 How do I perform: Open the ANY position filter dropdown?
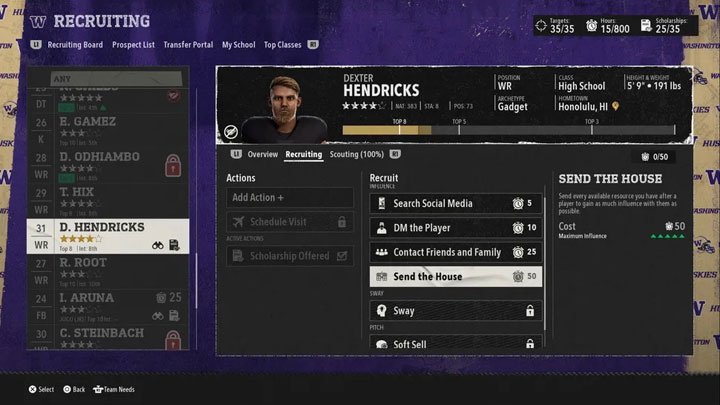[108, 76]
